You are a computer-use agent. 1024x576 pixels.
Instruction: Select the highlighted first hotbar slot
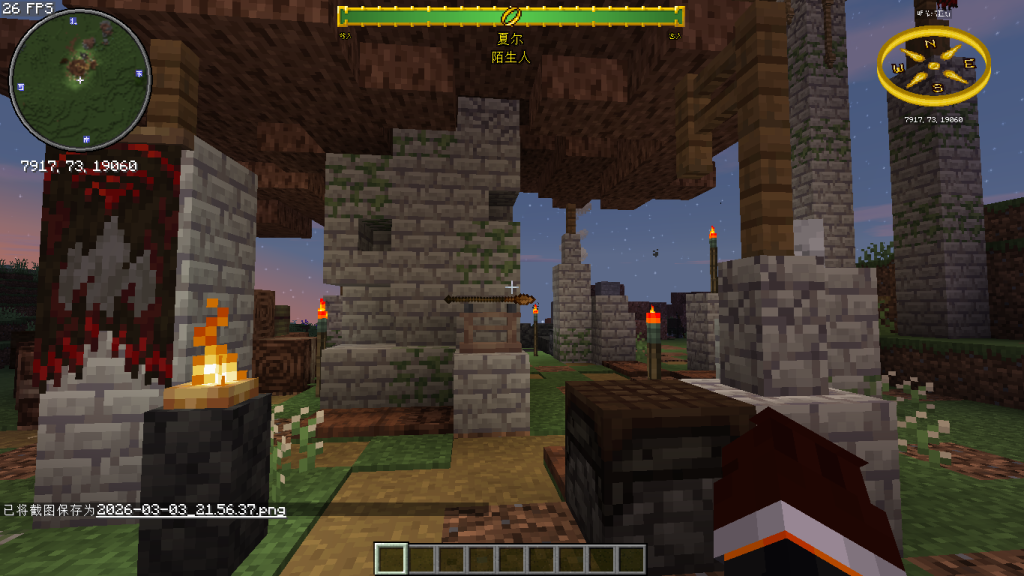pyautogui.click(x=392, y=558)
